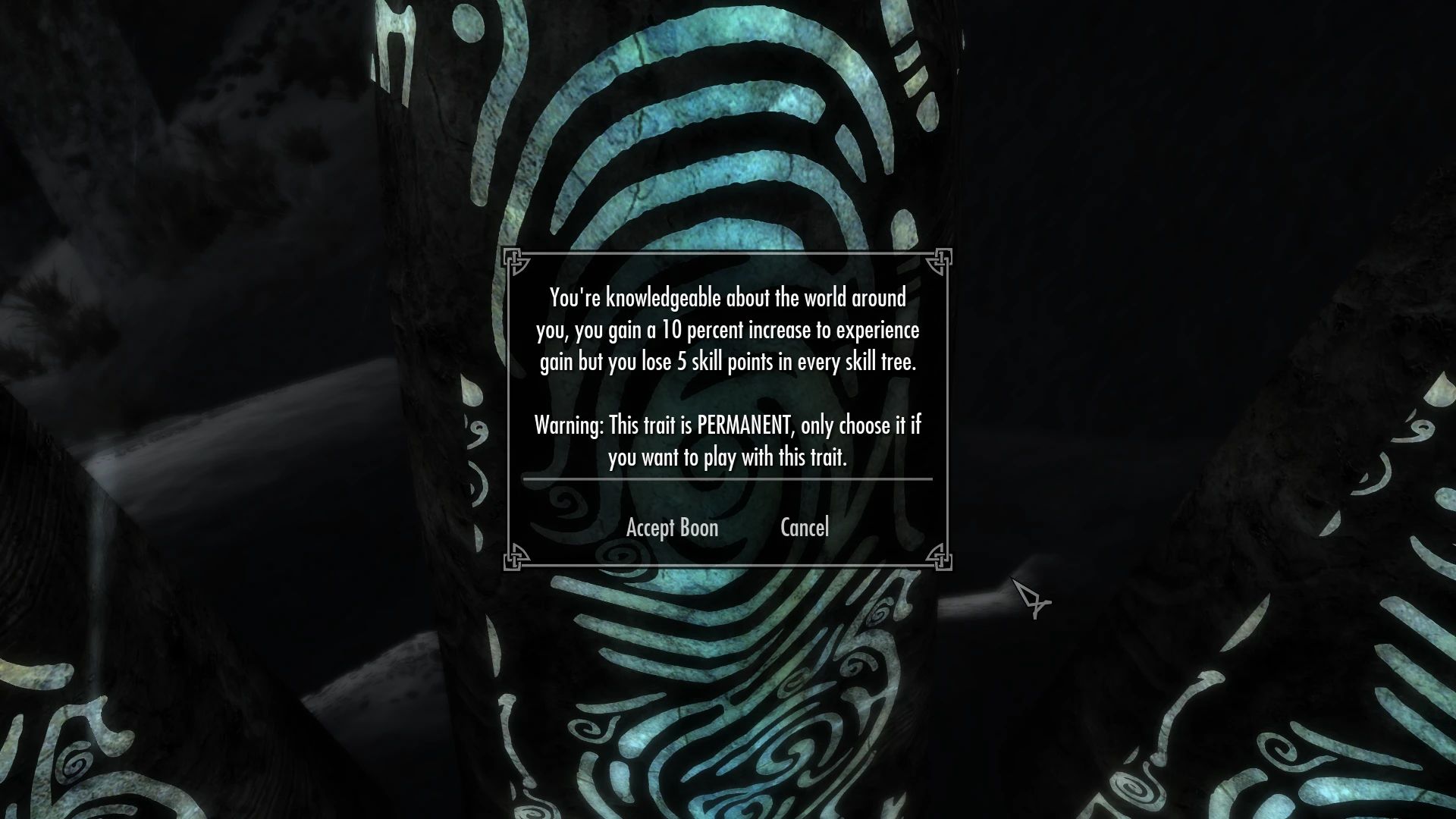Select the Cancel option label
This screenshot has width=1456, height=819.
(x=804, y=527)
